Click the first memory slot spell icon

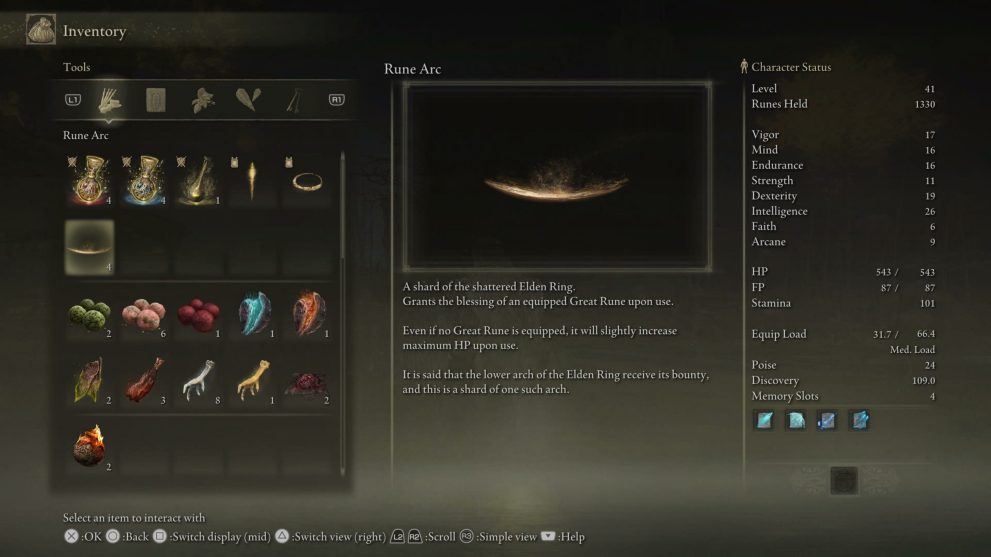(x=765, y=421)
